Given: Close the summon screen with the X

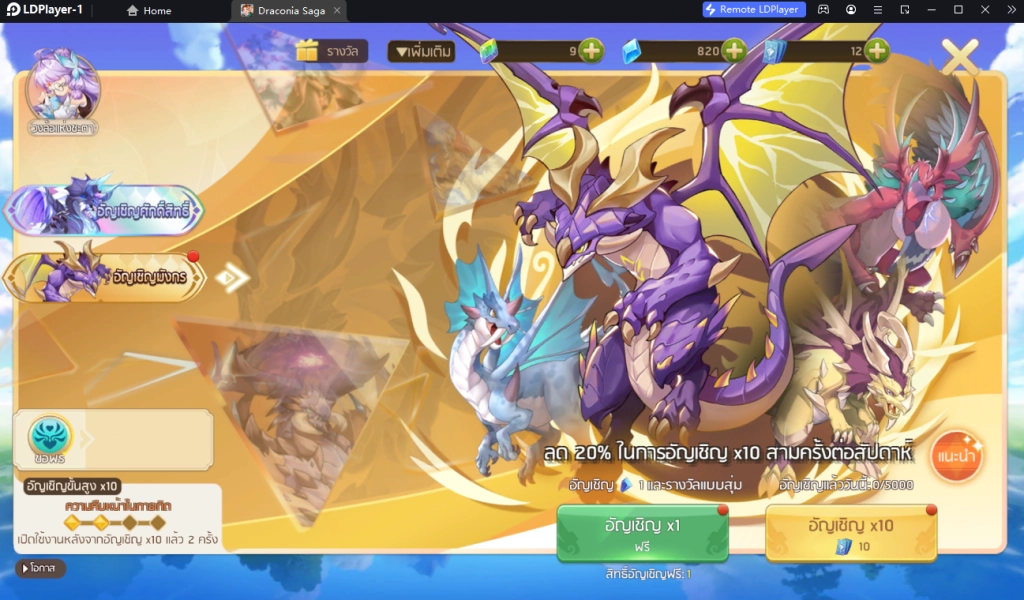Looking at the screenshot, I should coord(960,57).
